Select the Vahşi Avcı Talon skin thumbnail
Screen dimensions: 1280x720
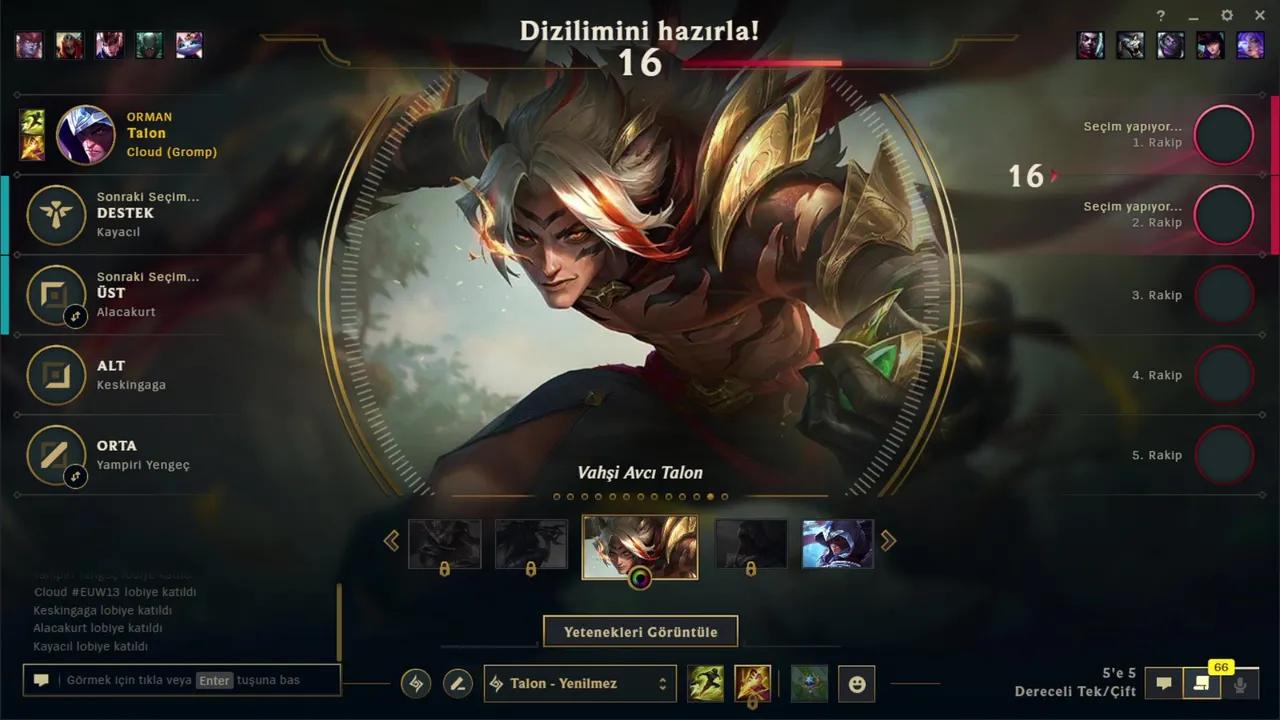click(x=640, y=545)
